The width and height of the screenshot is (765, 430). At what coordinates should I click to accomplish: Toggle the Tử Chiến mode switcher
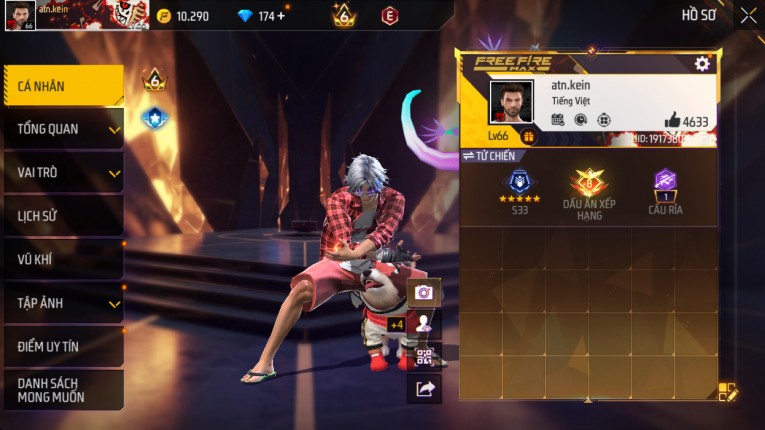click(x=489, y=156)
